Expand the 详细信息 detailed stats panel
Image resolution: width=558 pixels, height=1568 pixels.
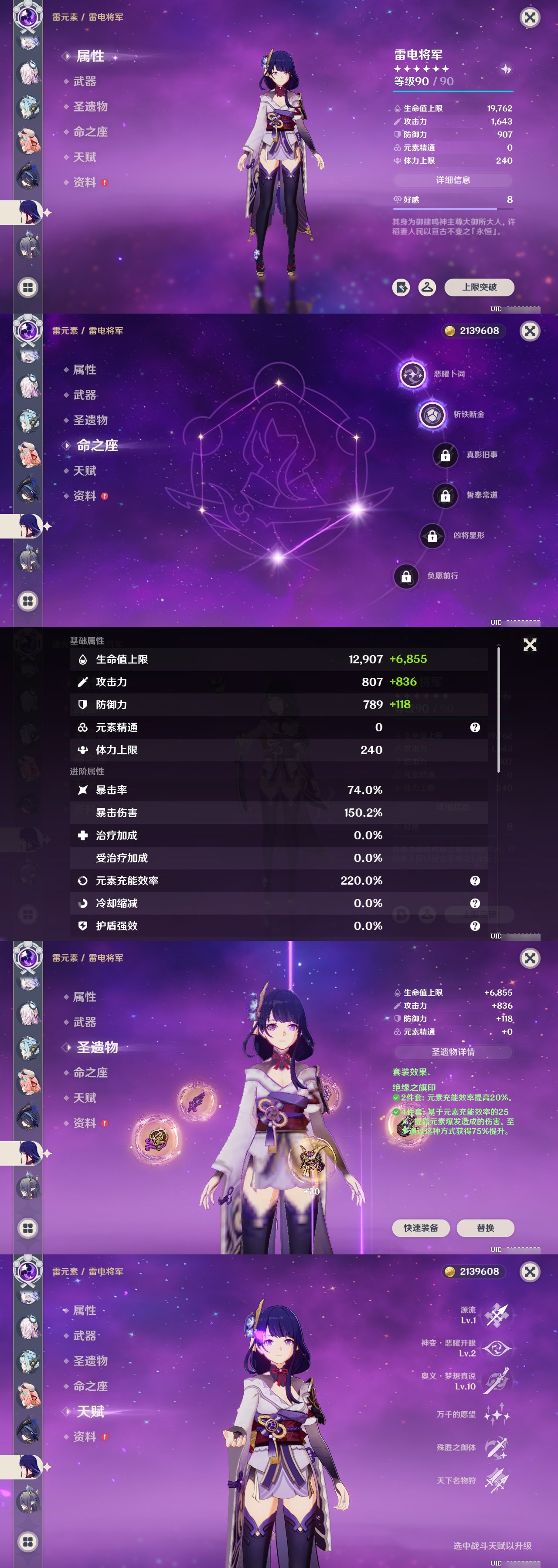point(453,180)
